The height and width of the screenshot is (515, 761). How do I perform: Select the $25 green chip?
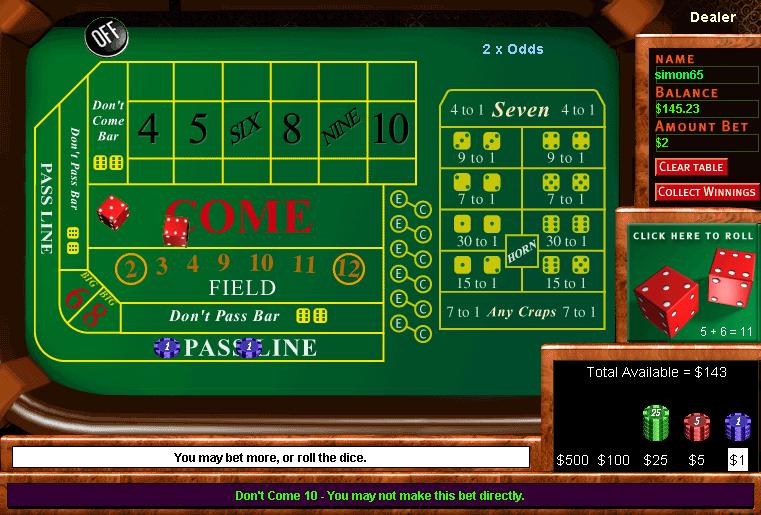(x=654, y=424)
